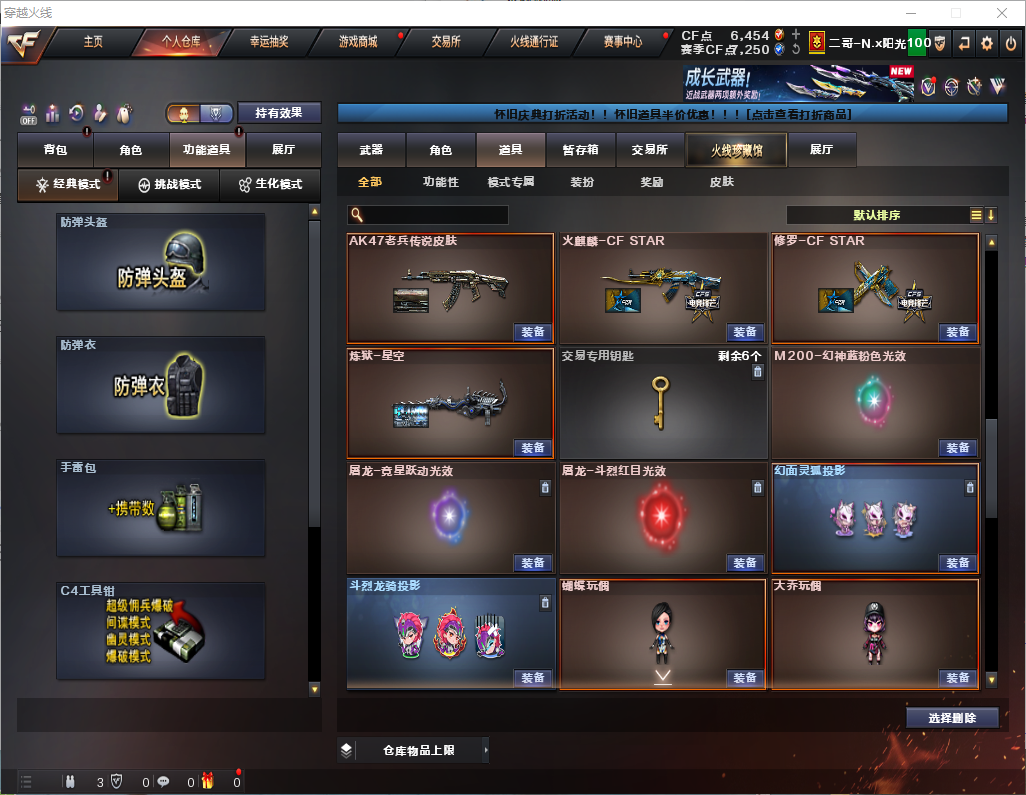Open the 幸运抽奖 lucky draw page
1026x795 pixels.
[x=269, y=42]
